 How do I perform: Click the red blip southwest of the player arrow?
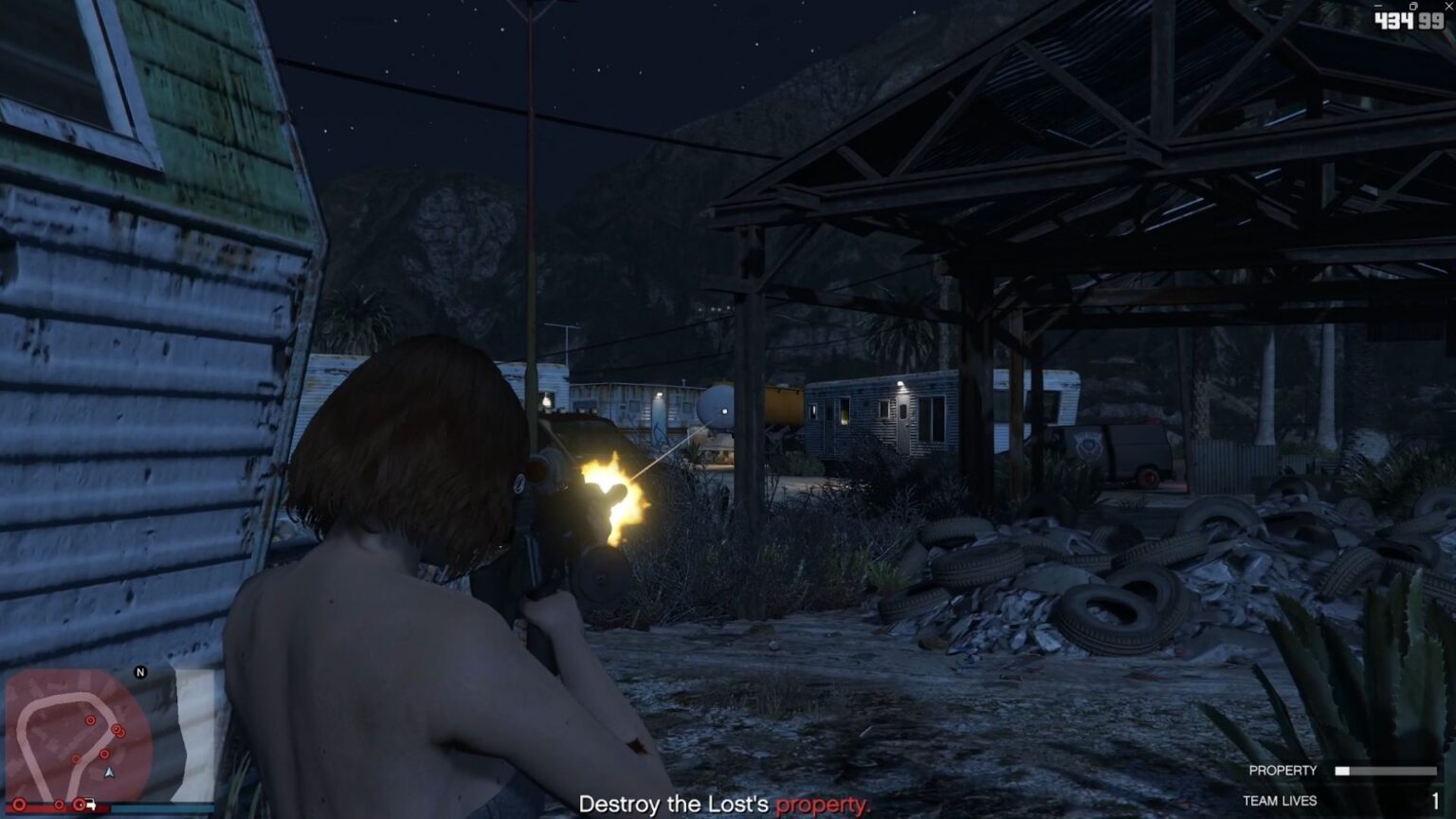point(77,758)
